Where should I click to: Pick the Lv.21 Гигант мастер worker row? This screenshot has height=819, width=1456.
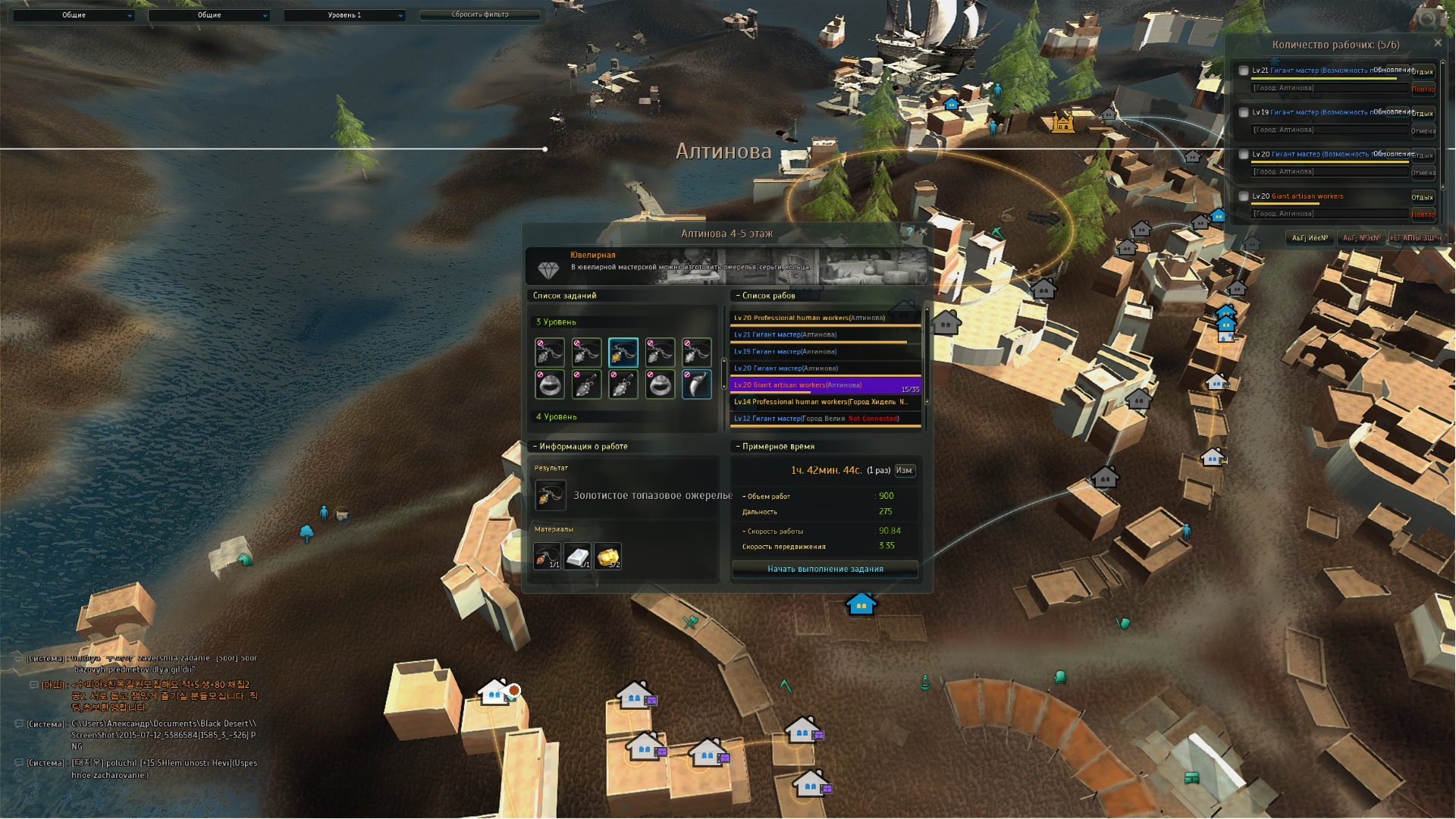pyautogui.click(x=825, y=334)
